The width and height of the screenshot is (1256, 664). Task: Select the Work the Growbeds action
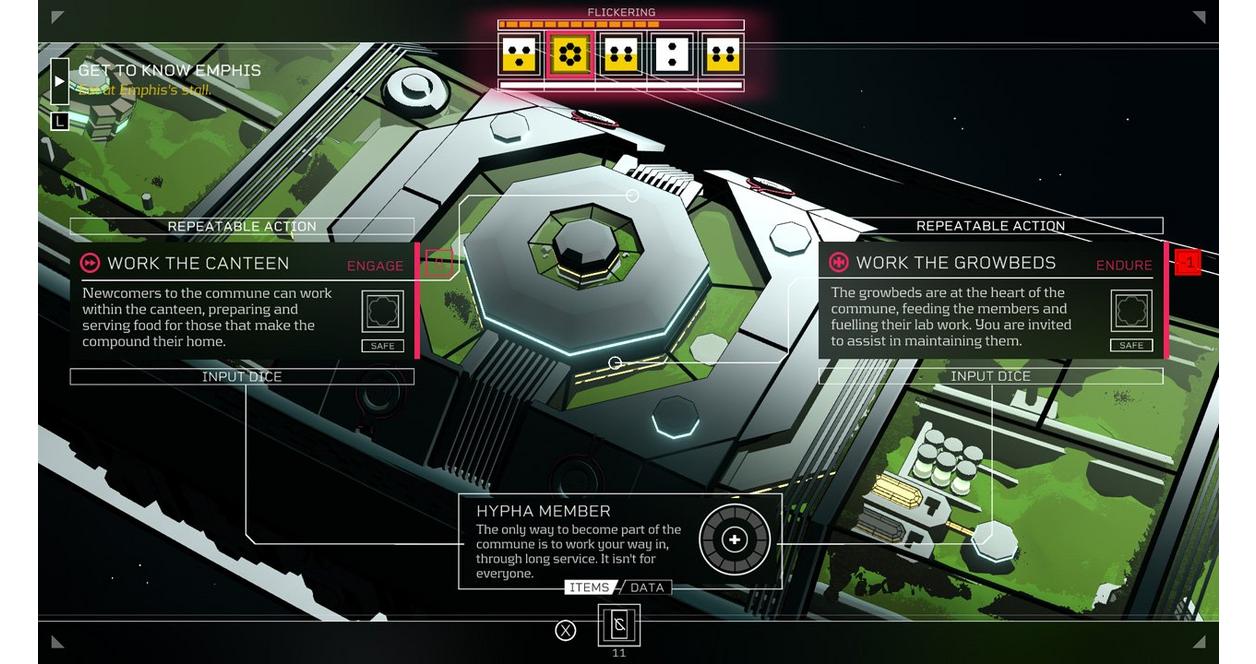pos(955,263)
